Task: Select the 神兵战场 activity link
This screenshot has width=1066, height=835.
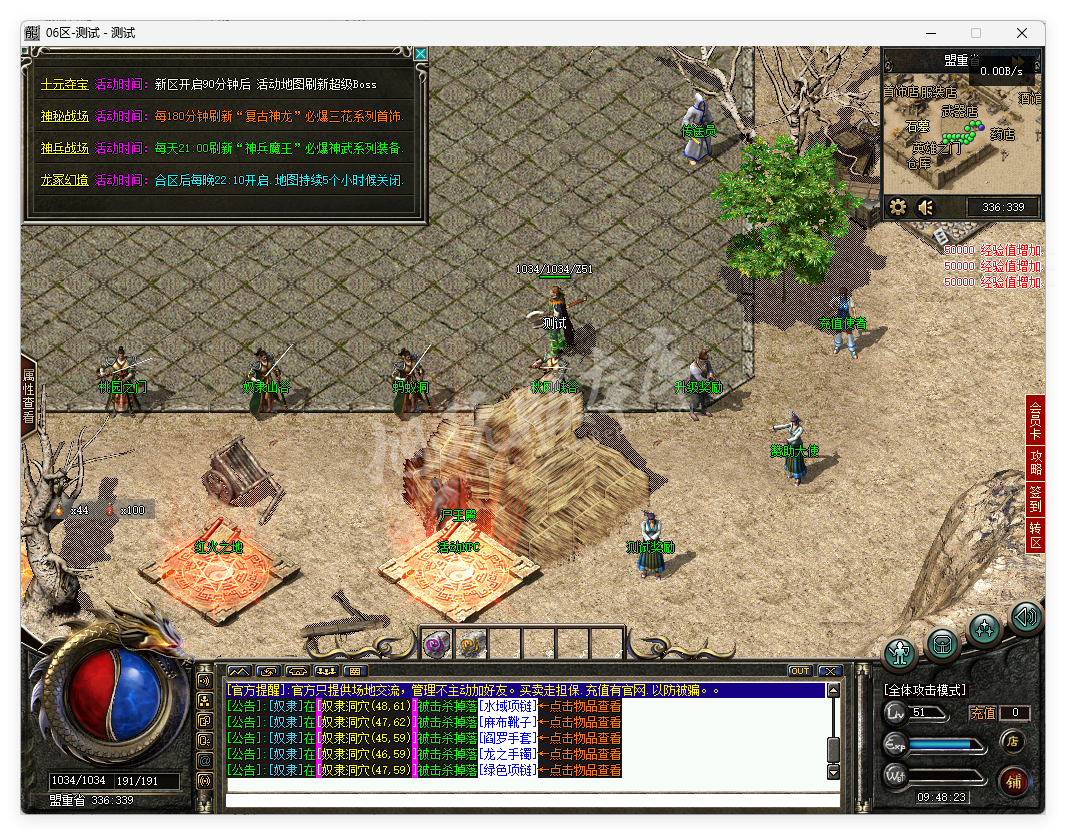Action: pyautogui.click(x=64, y=148)
